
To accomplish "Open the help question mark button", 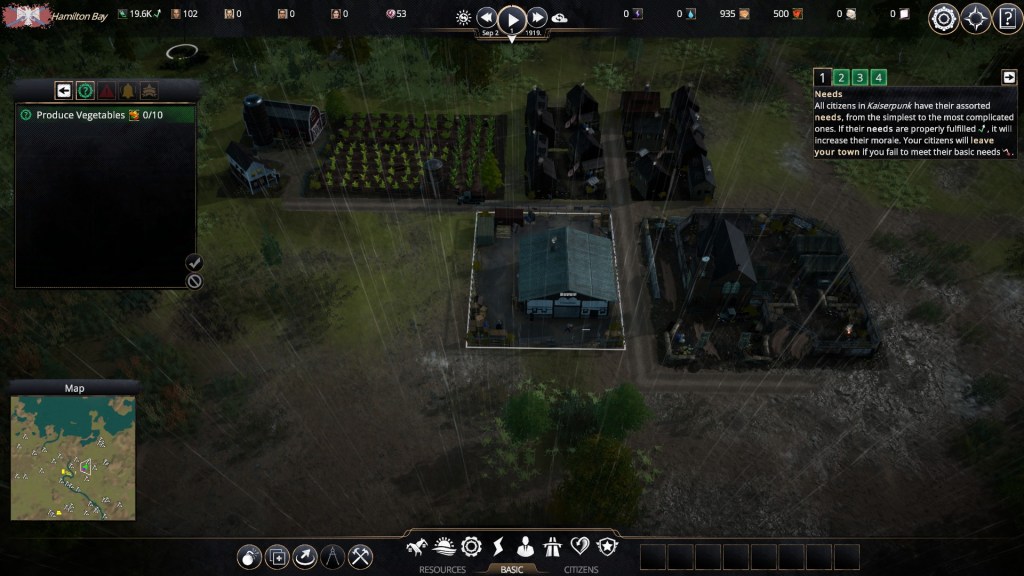I will tap(1007, 18).
